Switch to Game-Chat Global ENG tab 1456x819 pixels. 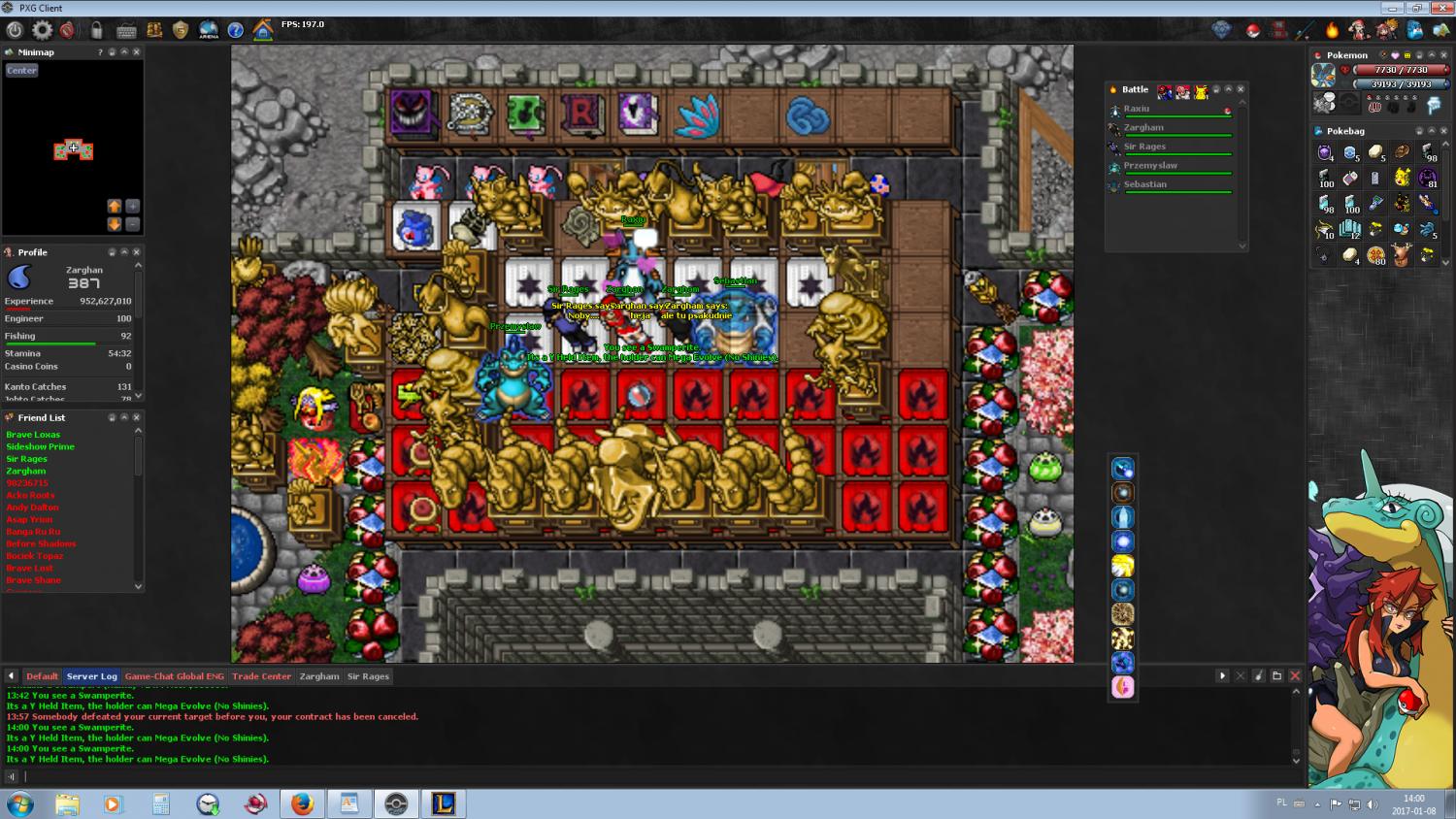pyautogui.click(x=174, y=676)
